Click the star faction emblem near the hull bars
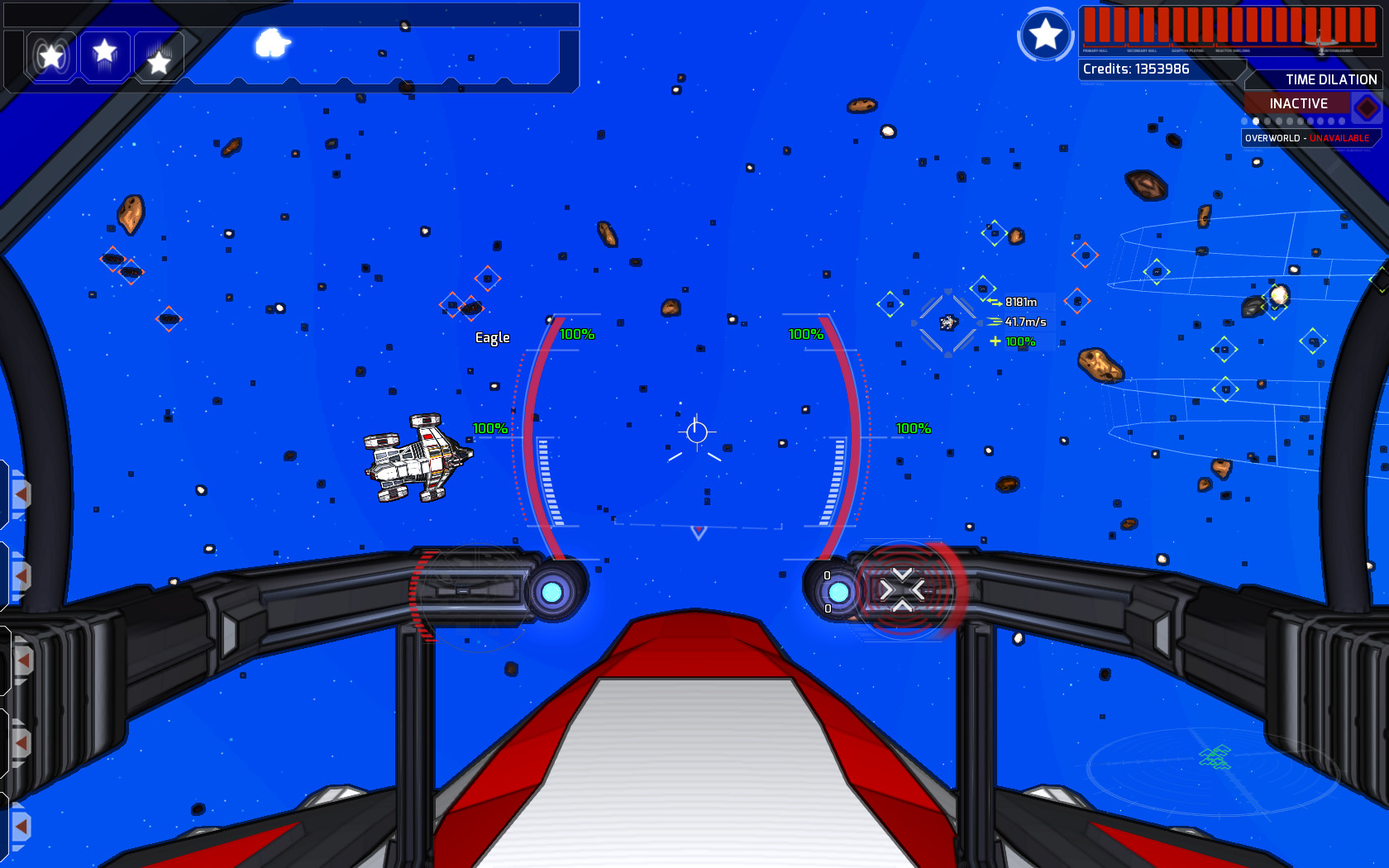The width and height of the screenshot is (1389, 868). [1045, 35]
